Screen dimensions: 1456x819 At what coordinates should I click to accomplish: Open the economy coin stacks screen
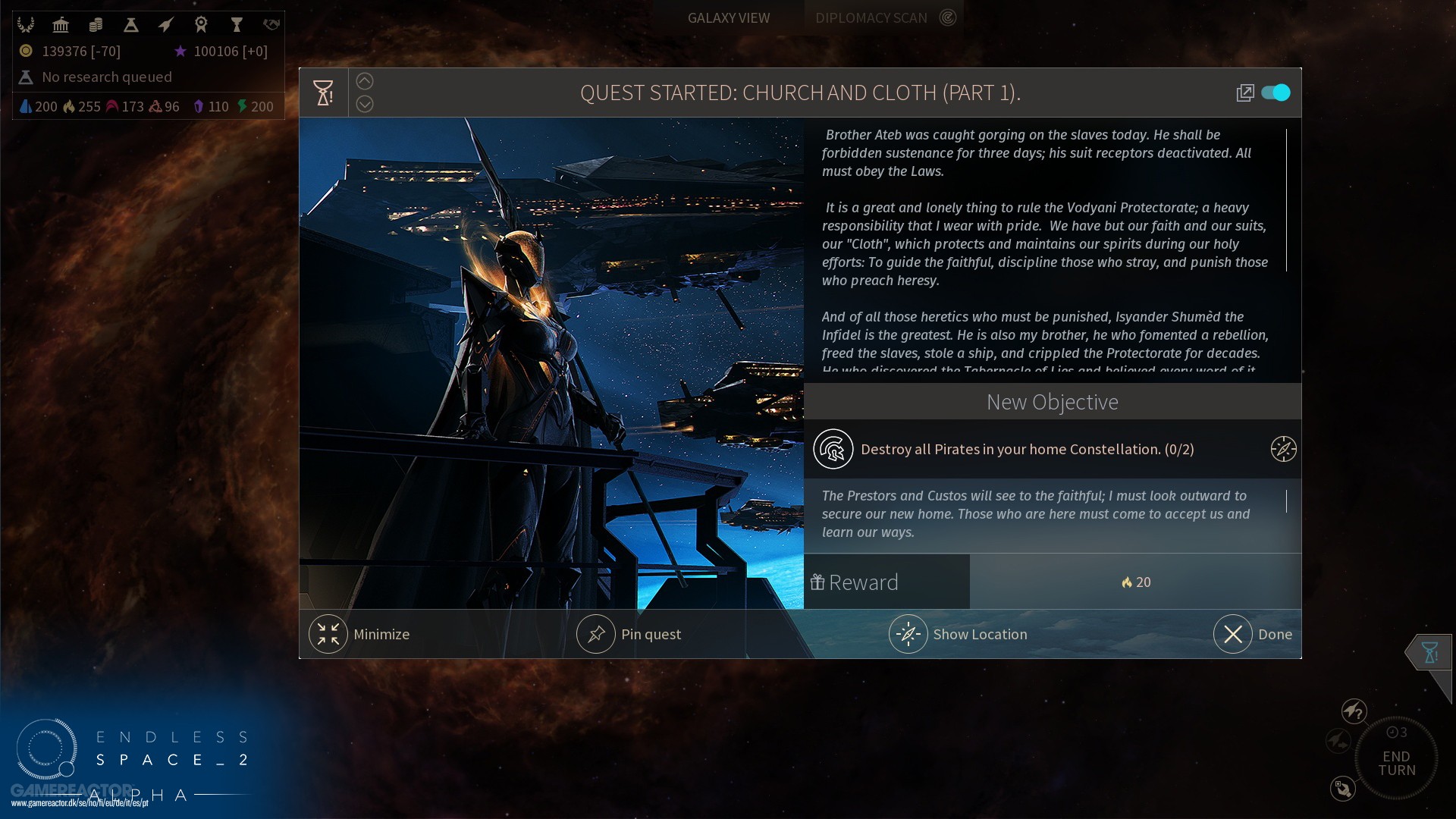(x=96, y=25)
